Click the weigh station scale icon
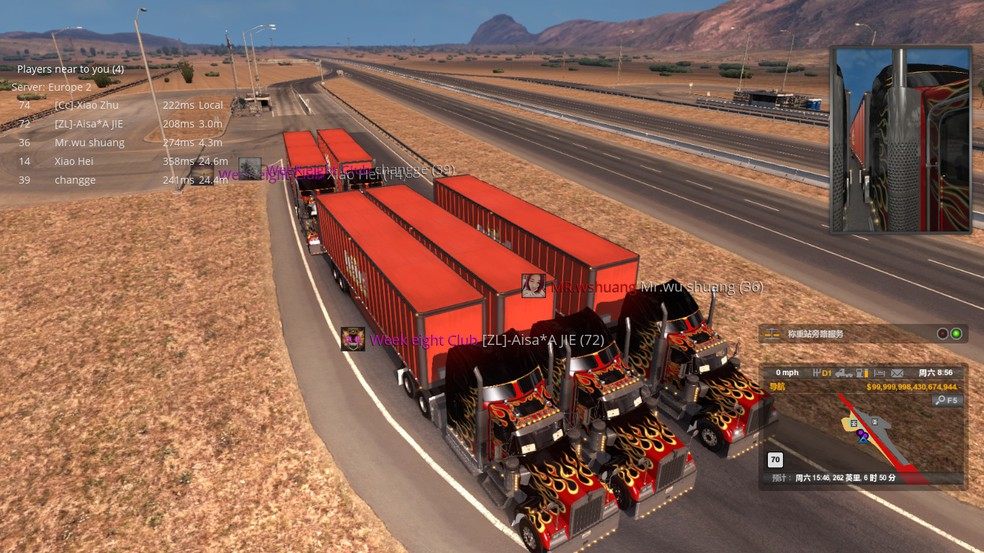 click(x=771, y=334)
